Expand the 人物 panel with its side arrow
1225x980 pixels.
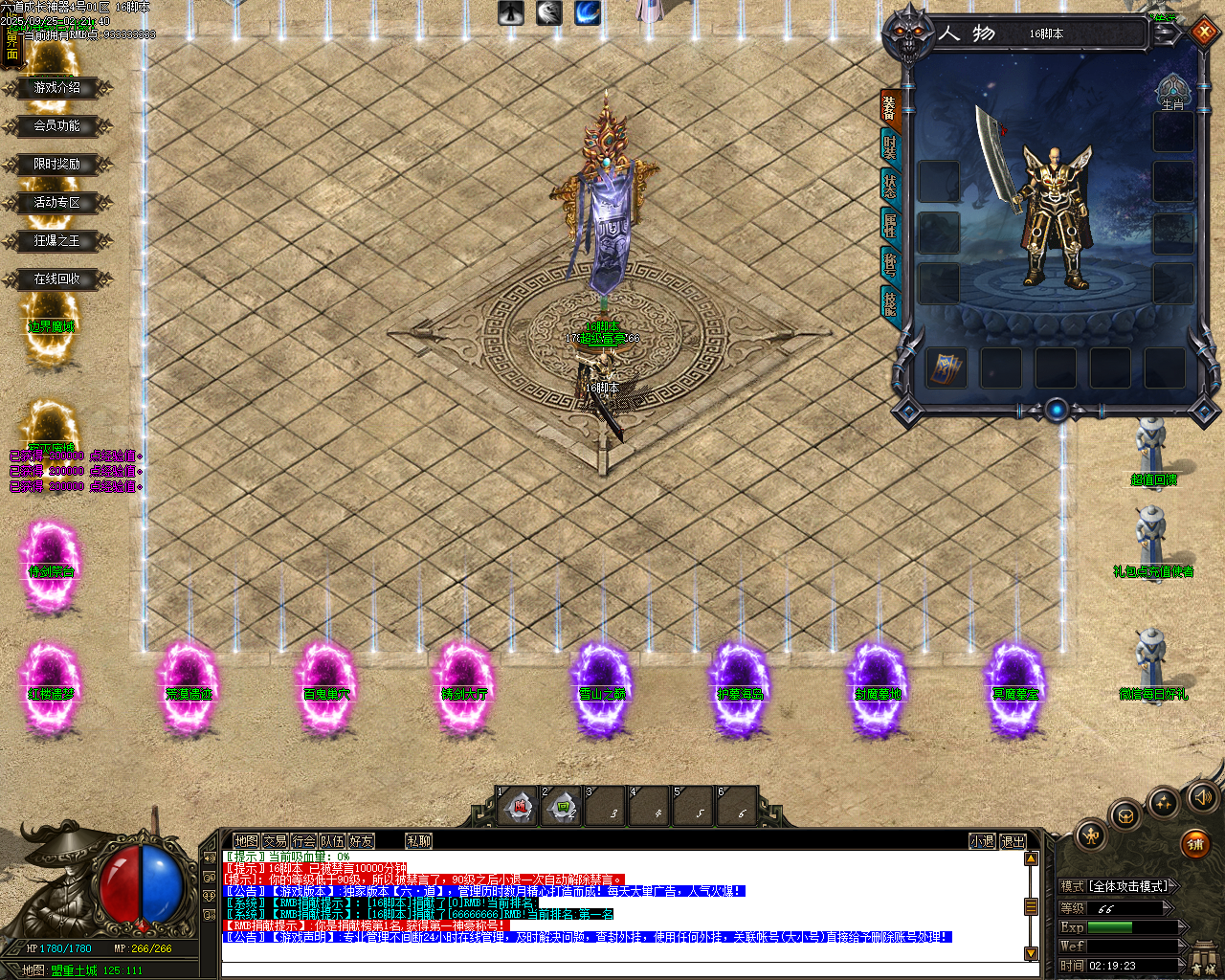(1166, 32)
